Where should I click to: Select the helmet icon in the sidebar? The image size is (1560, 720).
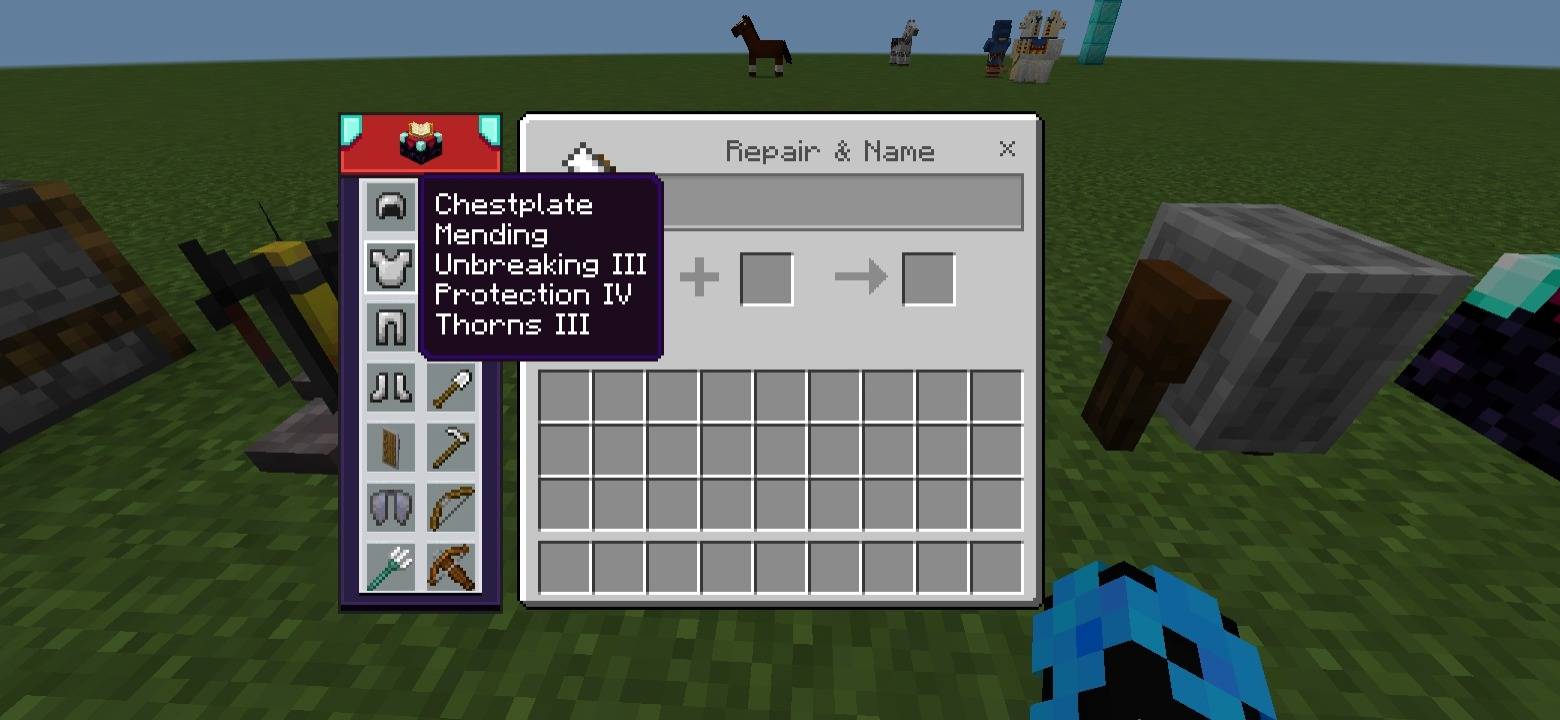[390, 205]
